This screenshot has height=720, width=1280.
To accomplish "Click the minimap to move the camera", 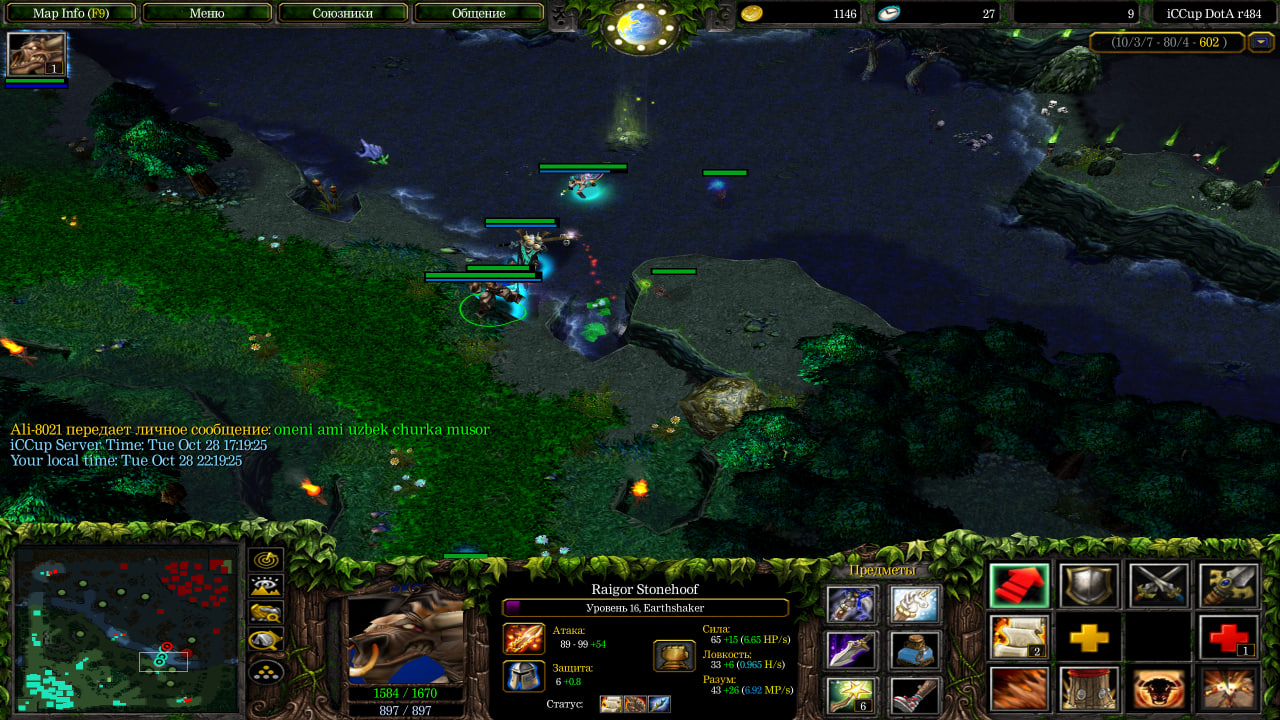I will point(126,630).
